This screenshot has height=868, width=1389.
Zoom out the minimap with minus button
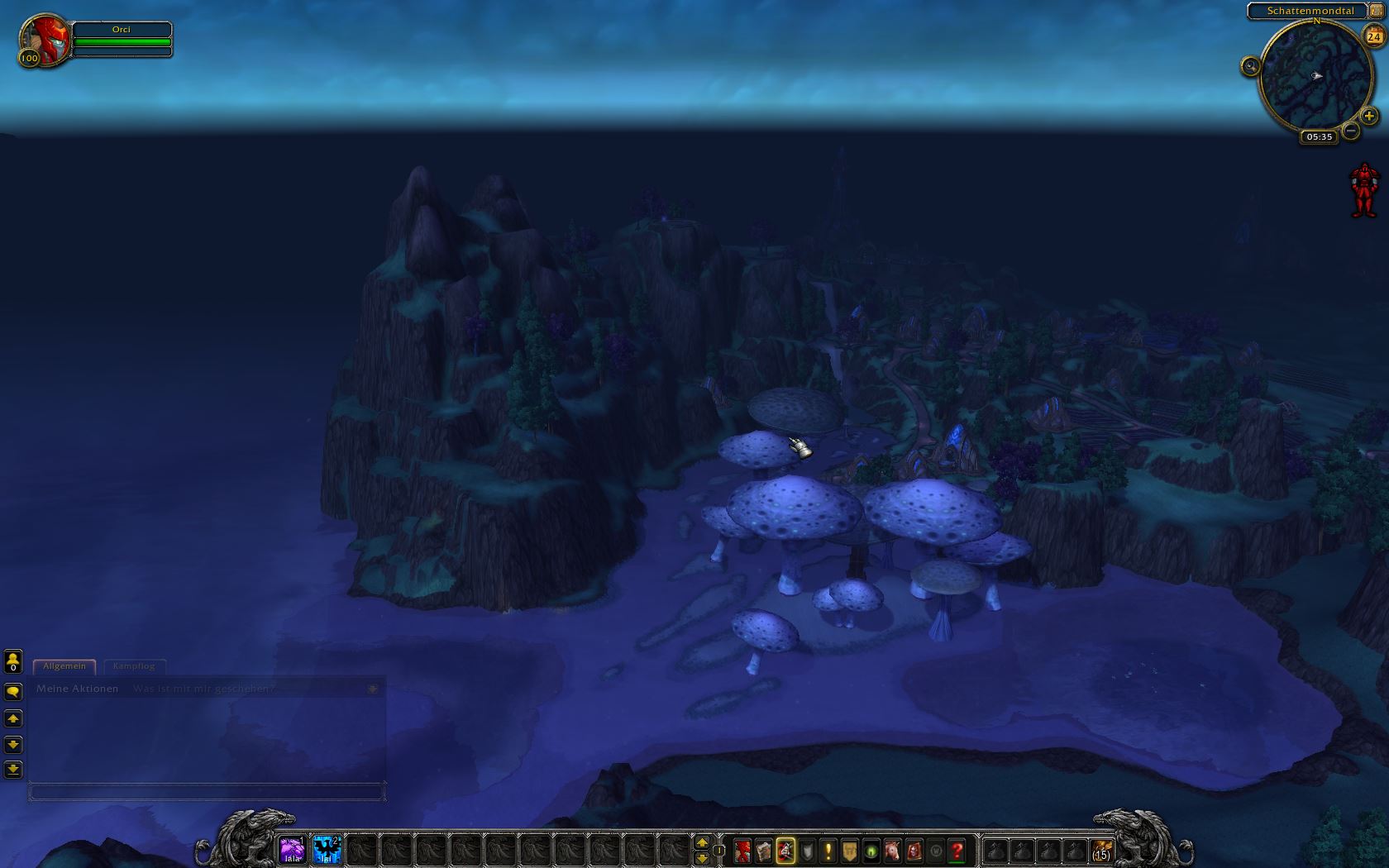[1351, 131]
